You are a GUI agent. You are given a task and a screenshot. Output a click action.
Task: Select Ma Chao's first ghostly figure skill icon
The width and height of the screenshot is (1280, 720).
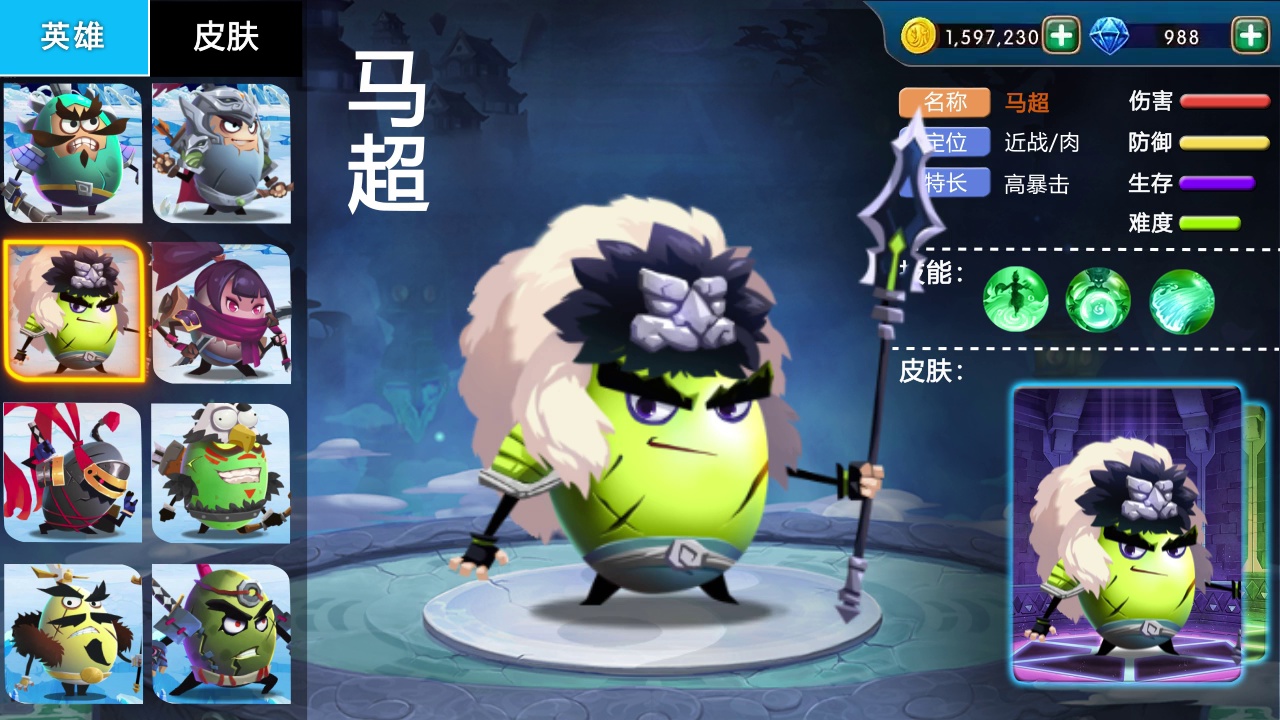click(1016, 300)
